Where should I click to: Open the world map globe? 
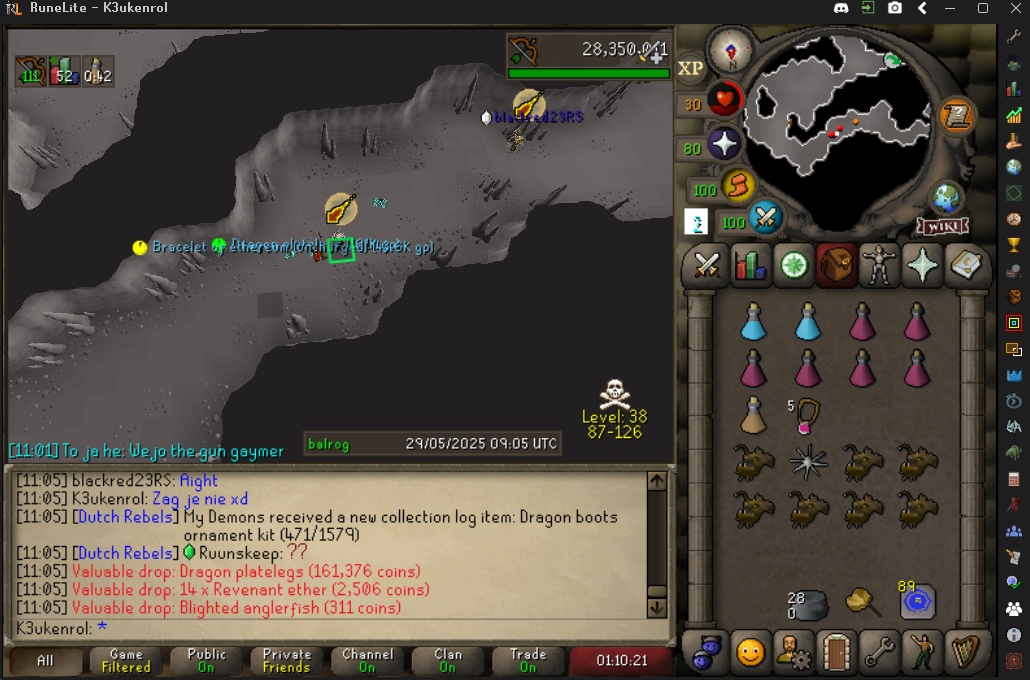pyautogui.click(x=945, y=195)
